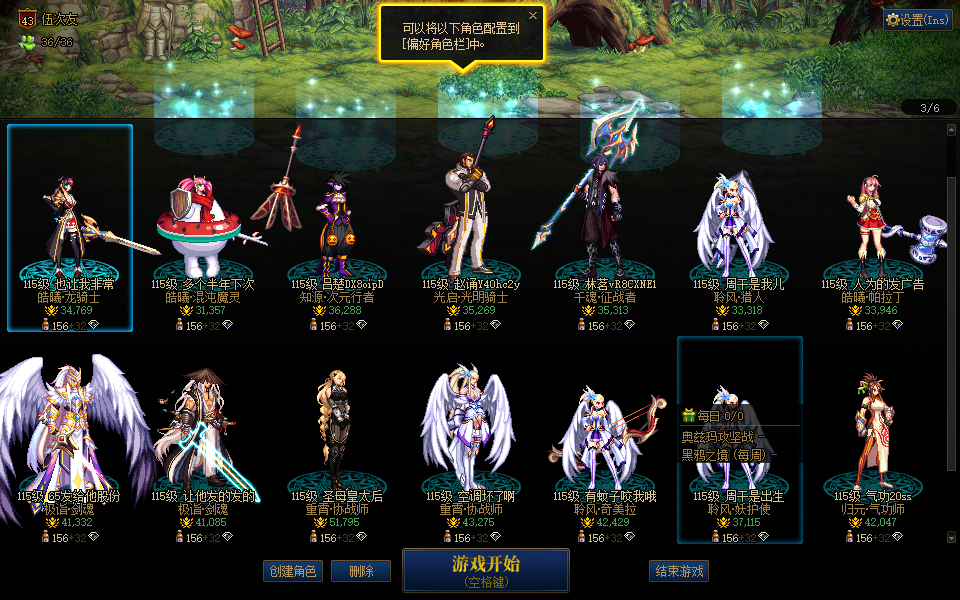Exit with the 结束游戏 button
This screenshot has width=960, height=600.
pyautogui.click(x=679, y=571)
